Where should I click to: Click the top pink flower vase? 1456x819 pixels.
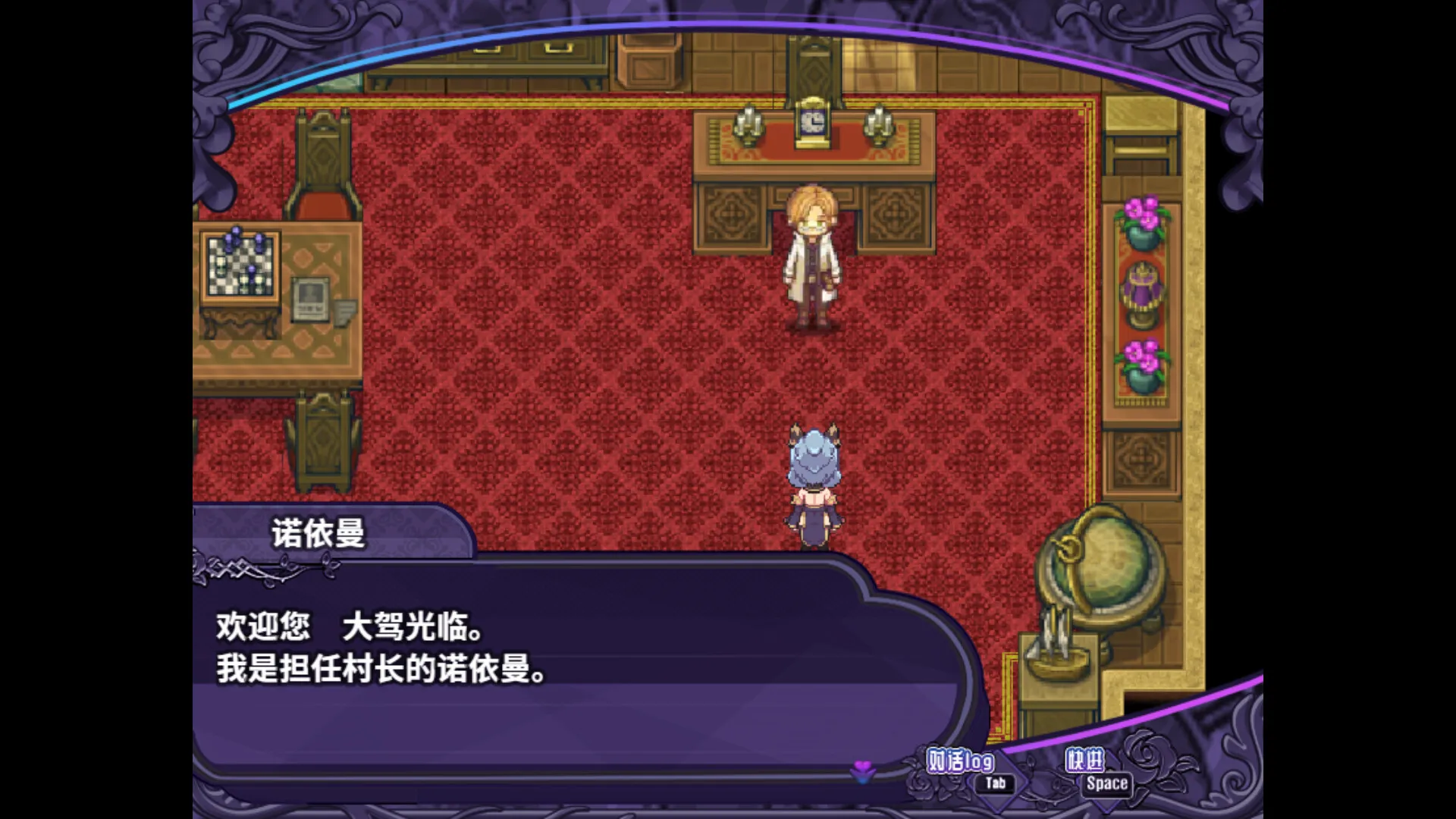[x=1141, y=220]
